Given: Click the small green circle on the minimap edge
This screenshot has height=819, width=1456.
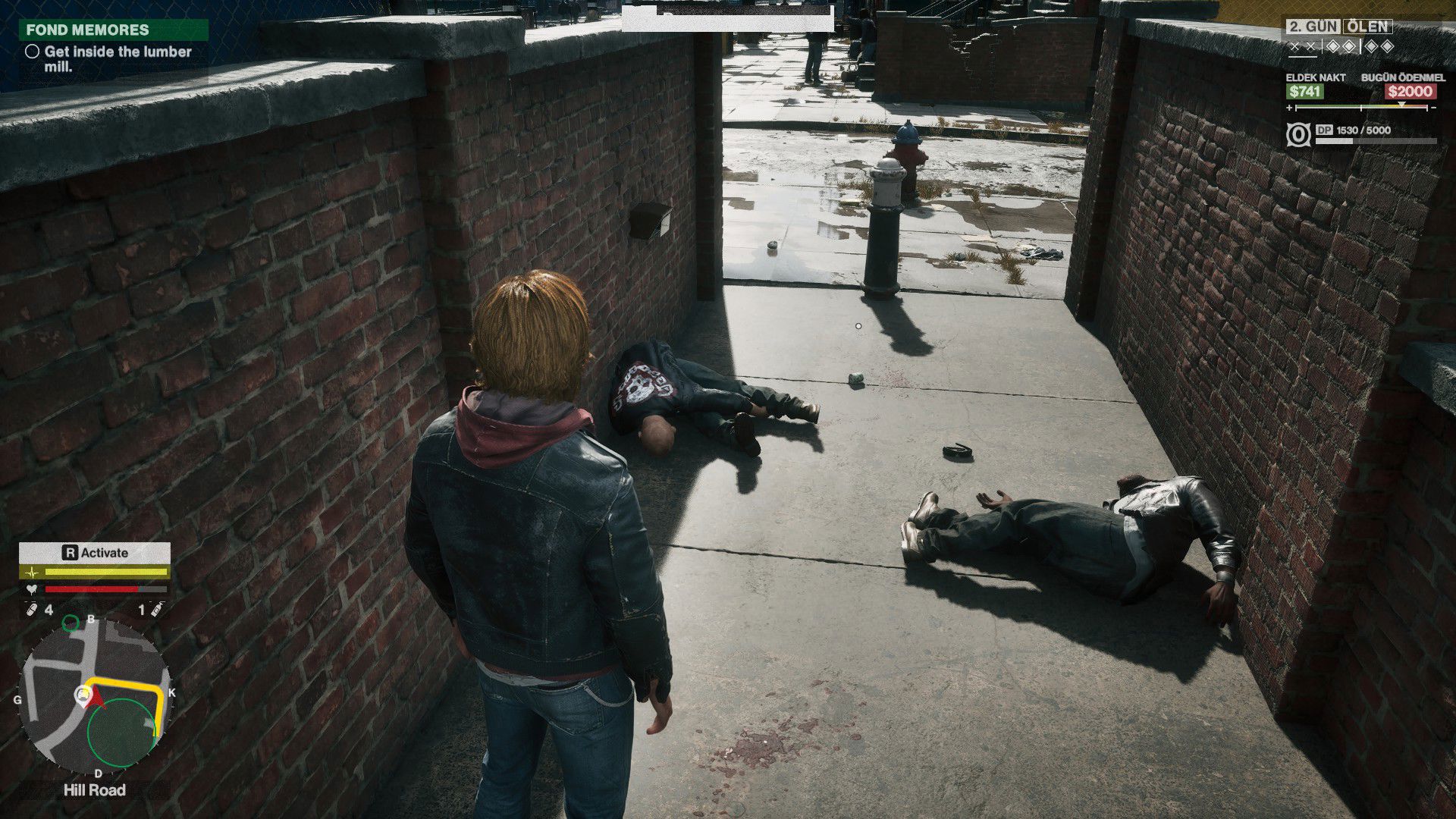Looking at the screenshot, I should coord(71,623).
